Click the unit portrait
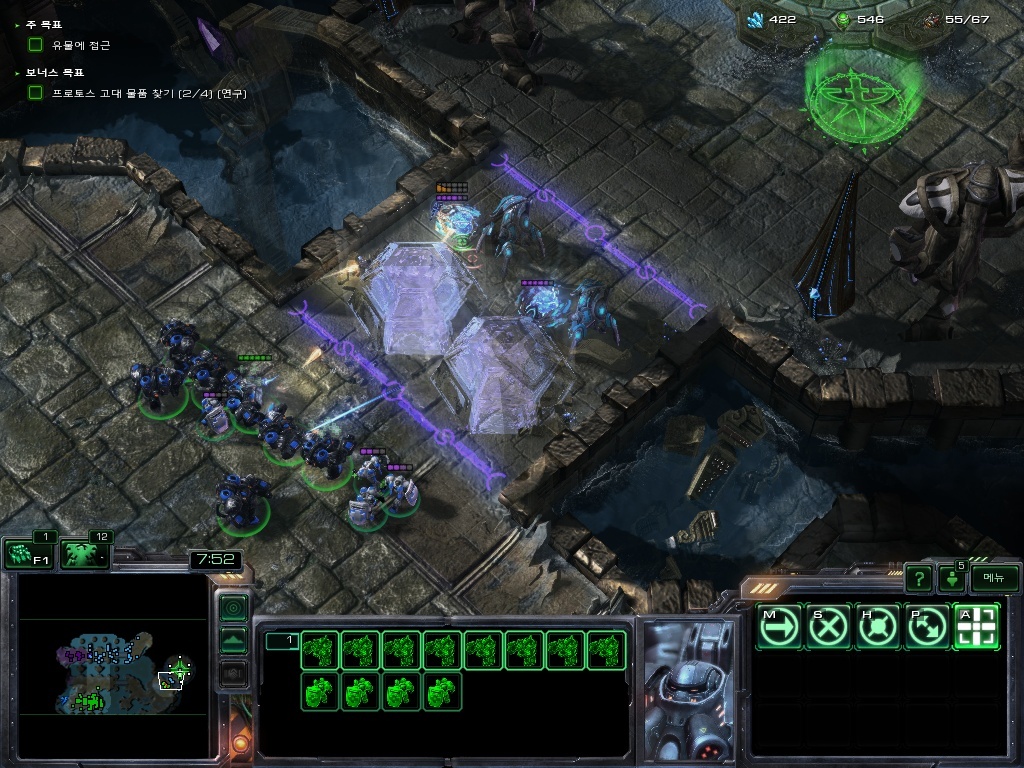The width and height of the screenshot is (1024, 768). point(689,690)
